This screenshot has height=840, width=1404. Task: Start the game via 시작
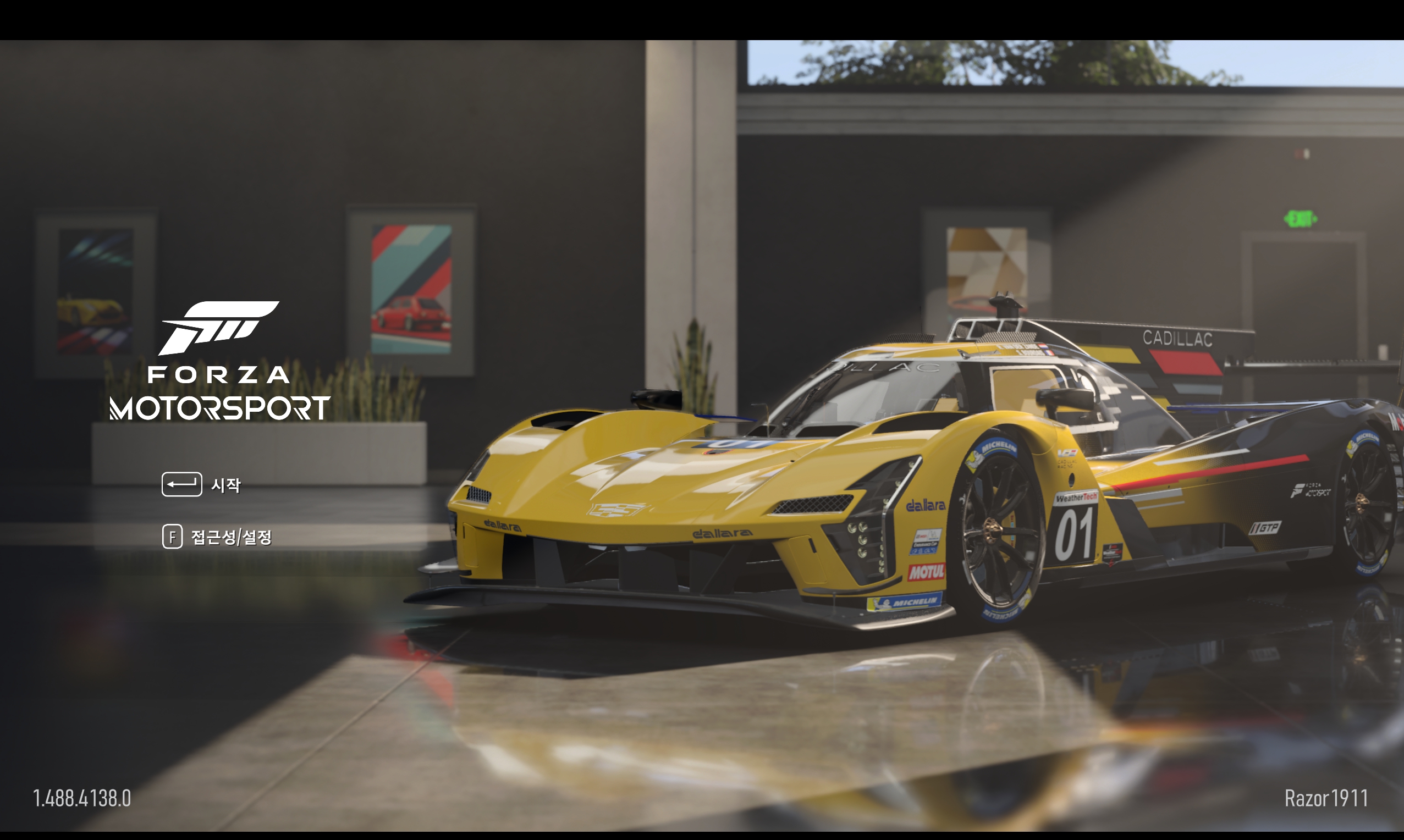coord(225,485)
